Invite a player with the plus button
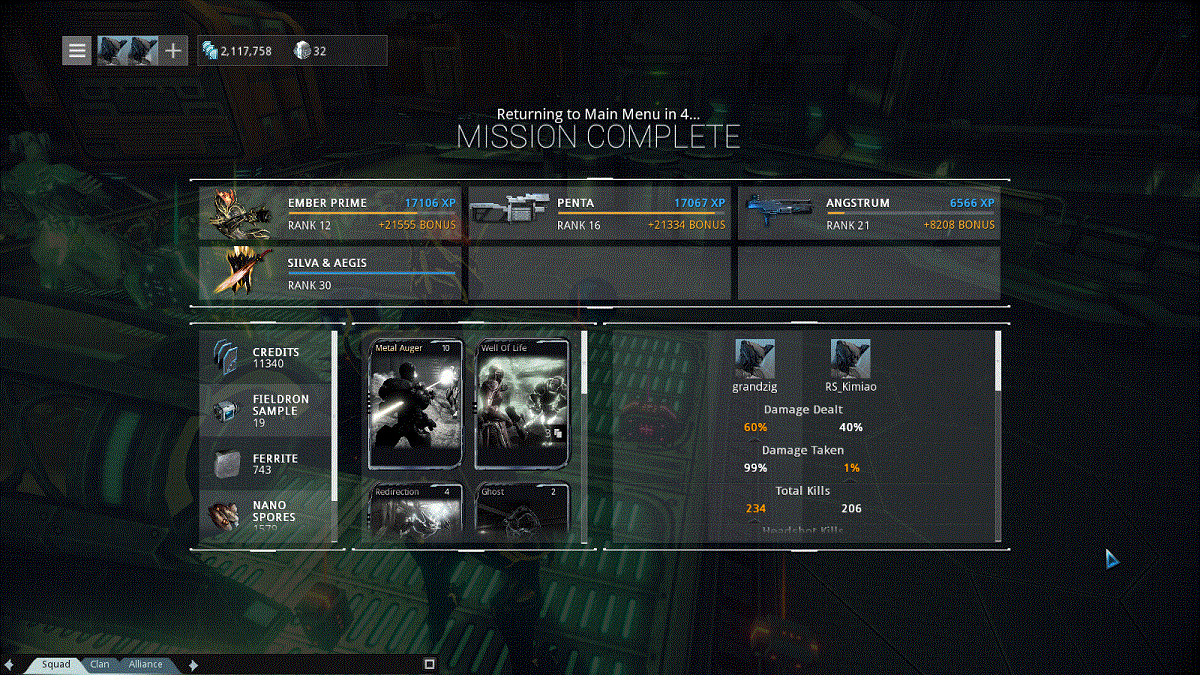 [174, 50]
